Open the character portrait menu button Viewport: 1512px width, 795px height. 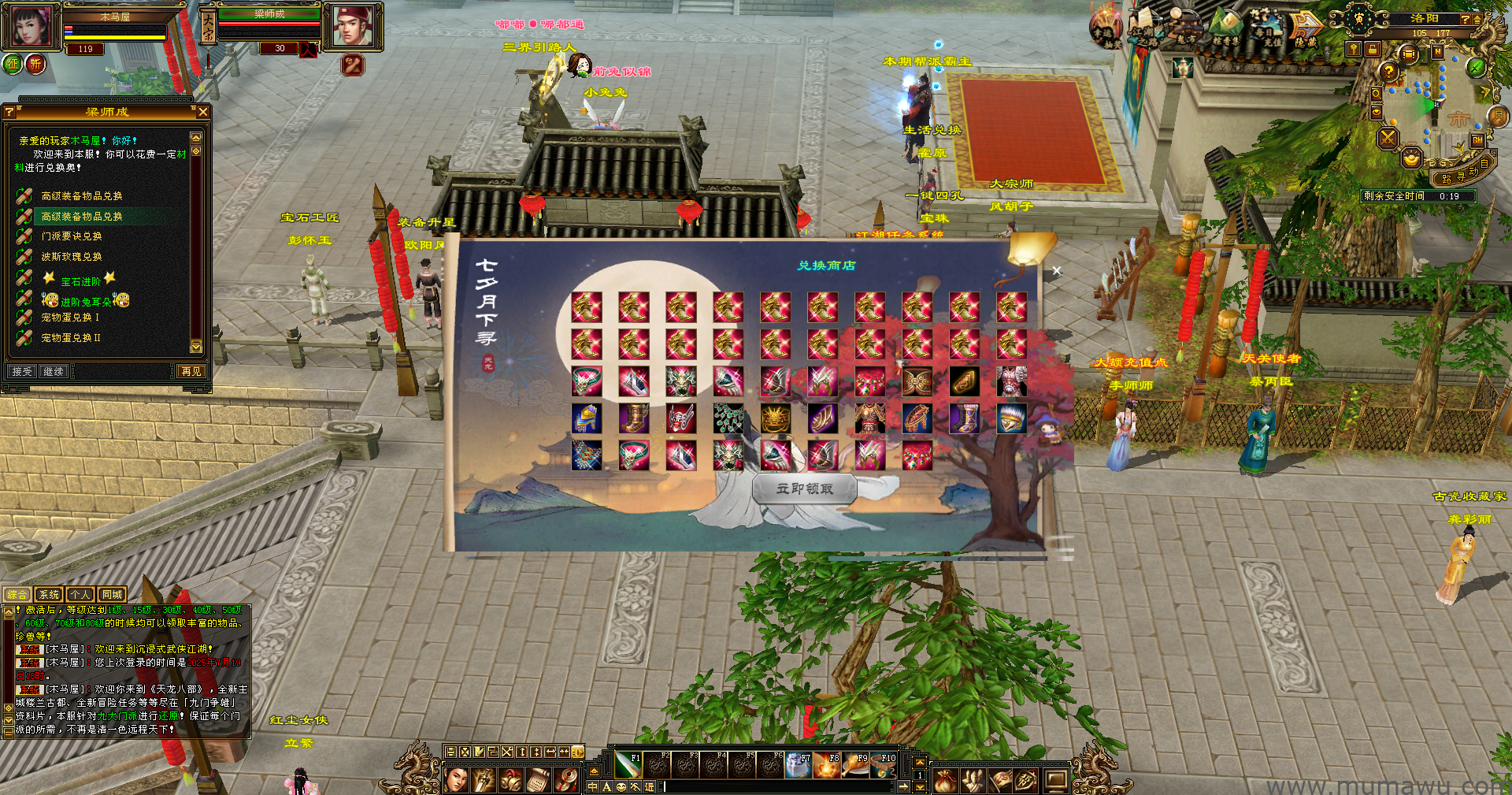tap(456, 780)
